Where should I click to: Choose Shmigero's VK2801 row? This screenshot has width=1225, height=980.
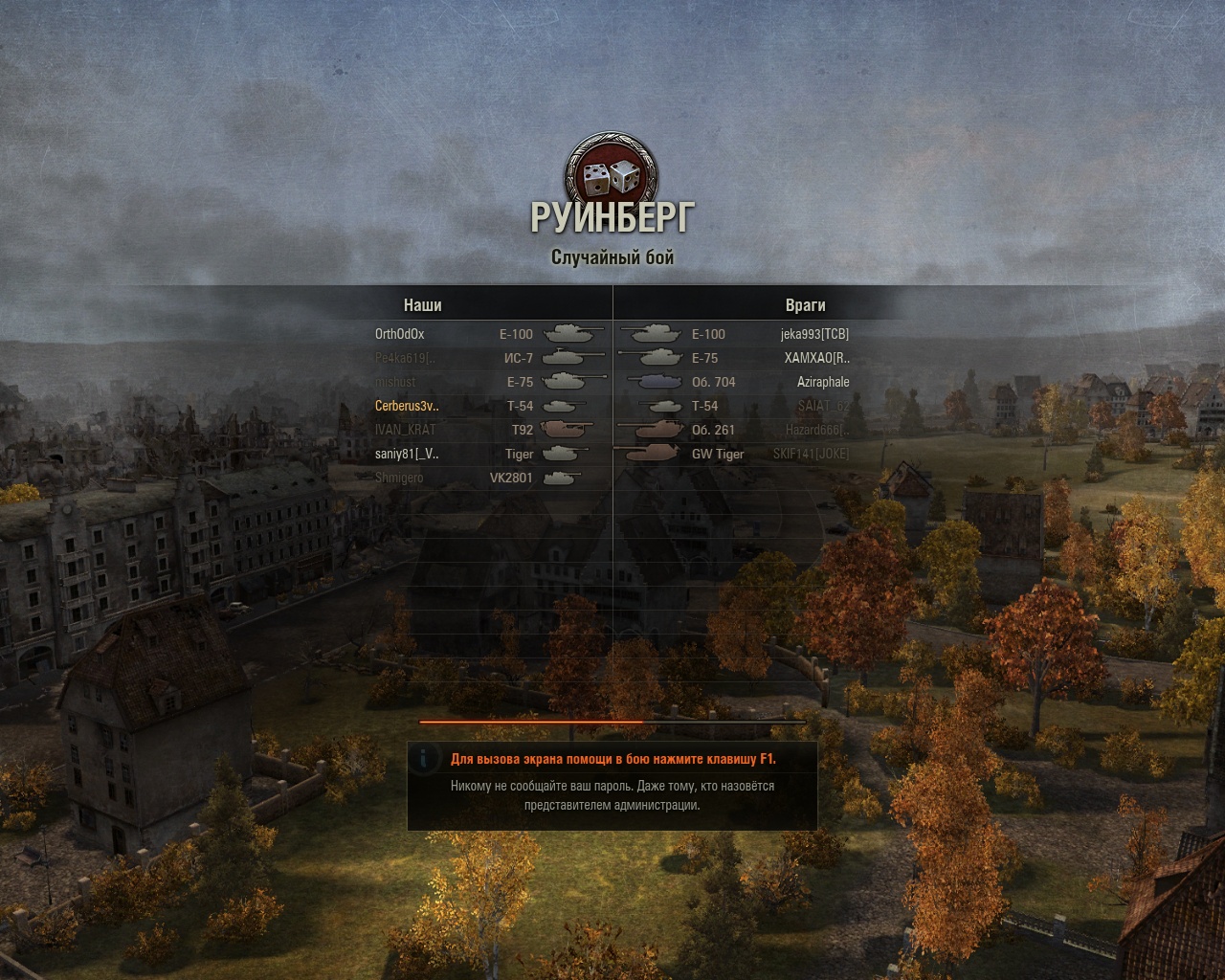pos(399,478)
